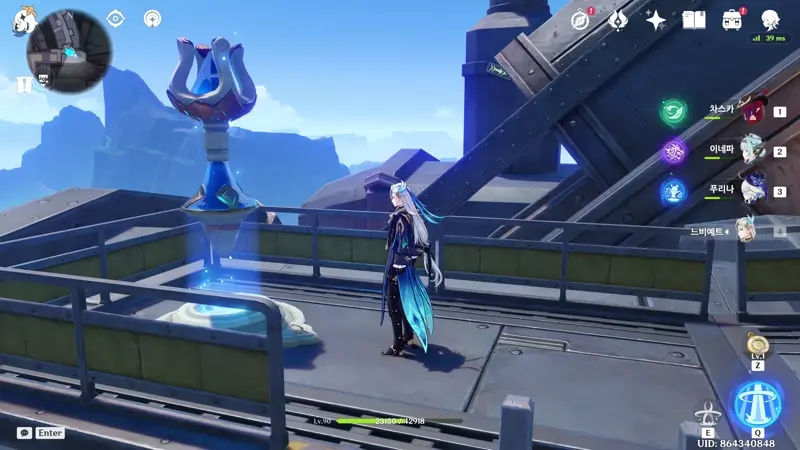Open the inventory backpack
800x450 pixels.
click(x=733, y=19)
